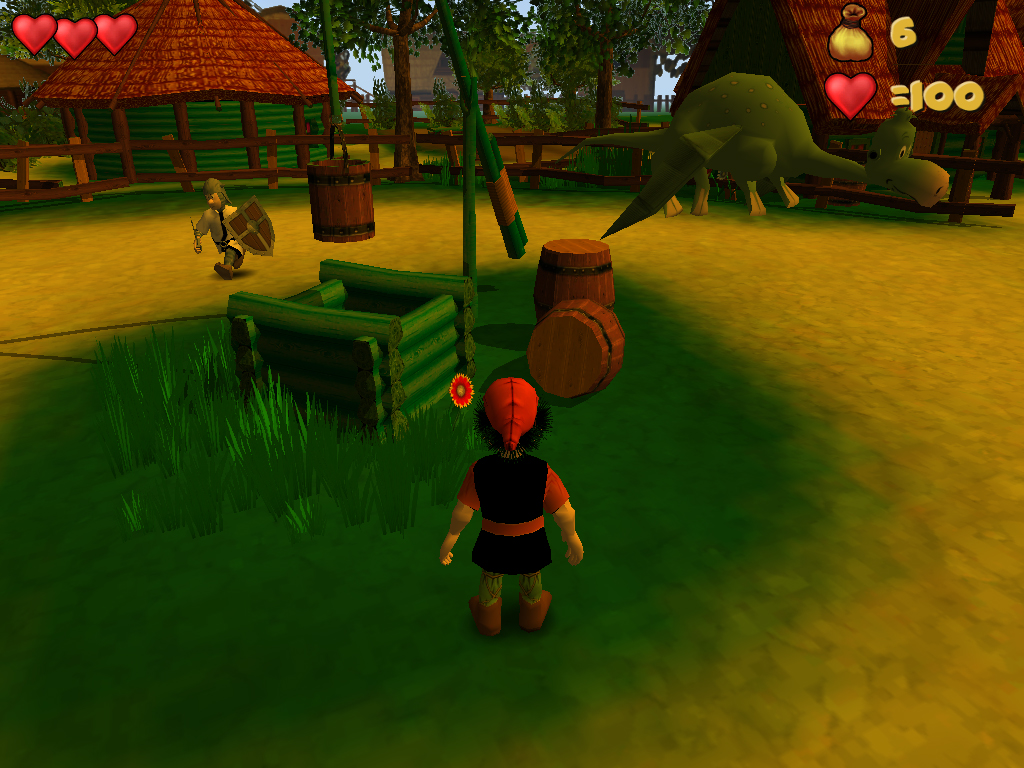Click the heart icon beside the 100 counter
This screenshot has height=768, width=1024.
[x=851, y=96]
